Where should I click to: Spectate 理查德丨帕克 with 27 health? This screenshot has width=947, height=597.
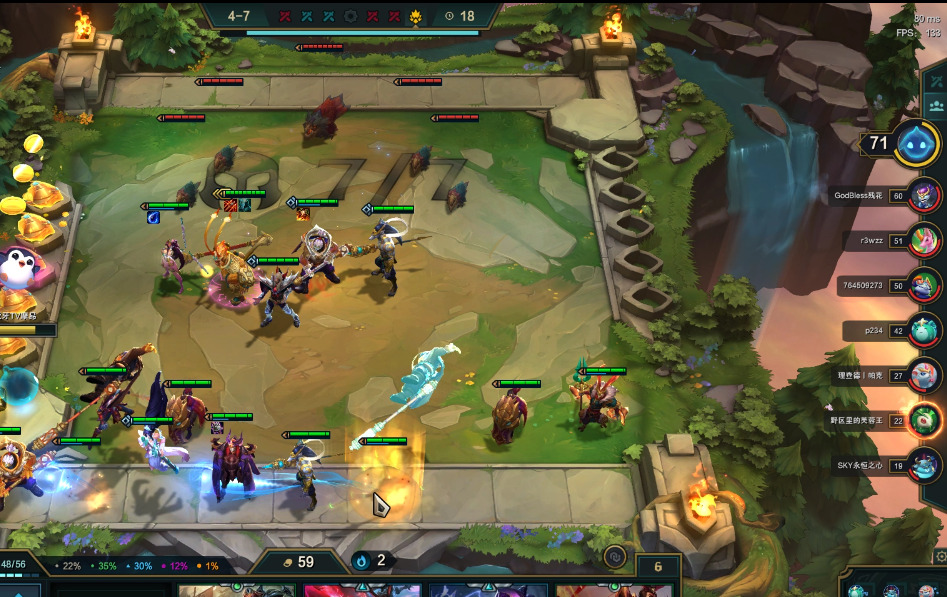coord(926,375)
